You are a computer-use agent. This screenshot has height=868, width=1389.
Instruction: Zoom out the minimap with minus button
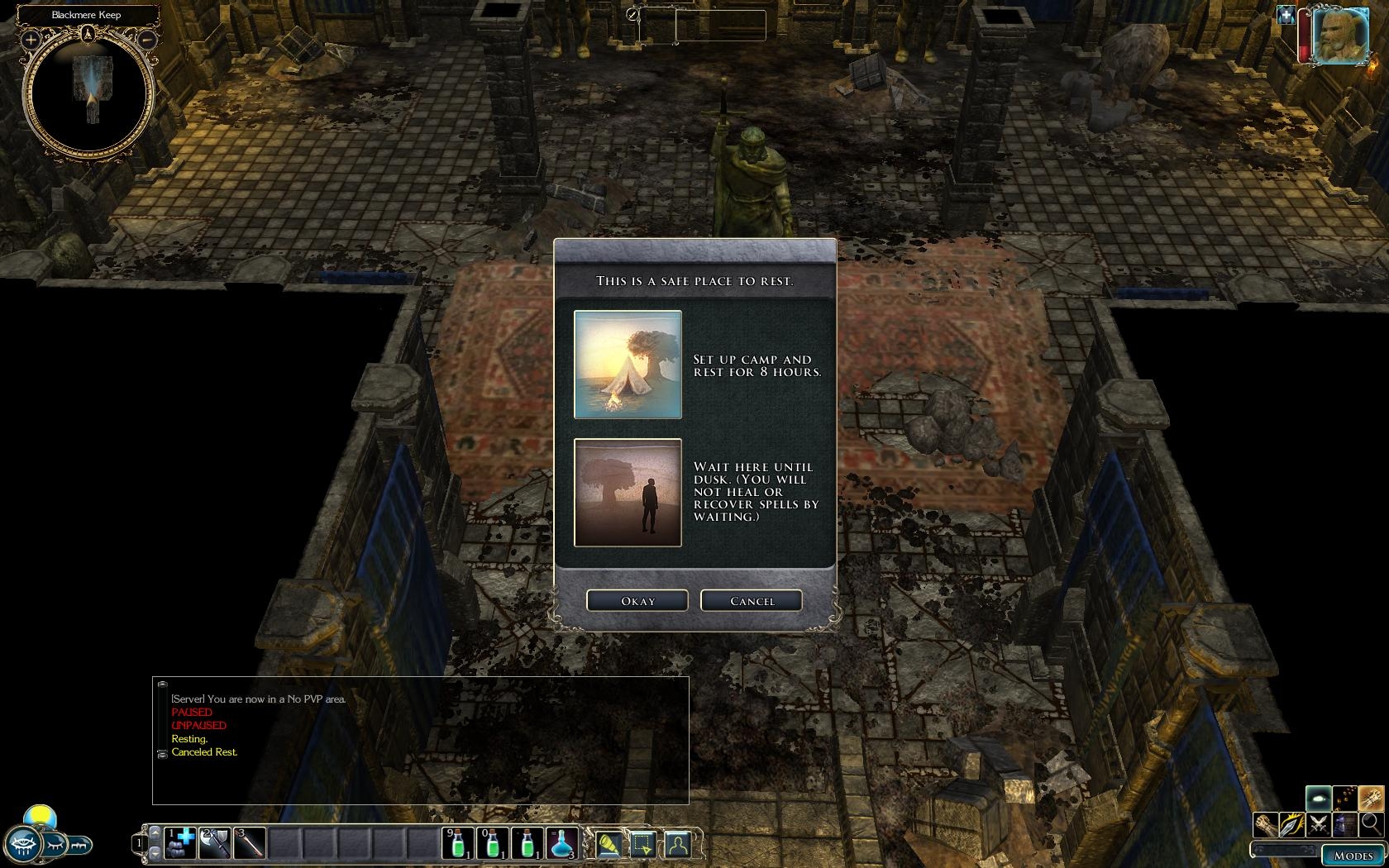tap(146, 39)
